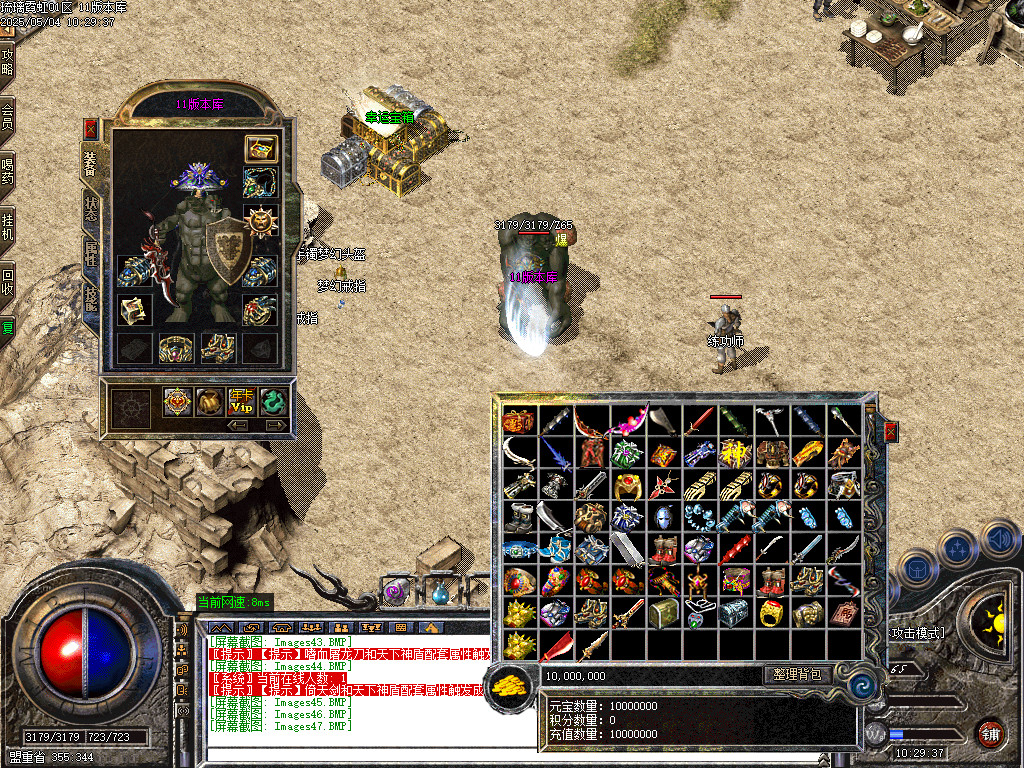Select the blue face mask in the bag

point(663,518)
